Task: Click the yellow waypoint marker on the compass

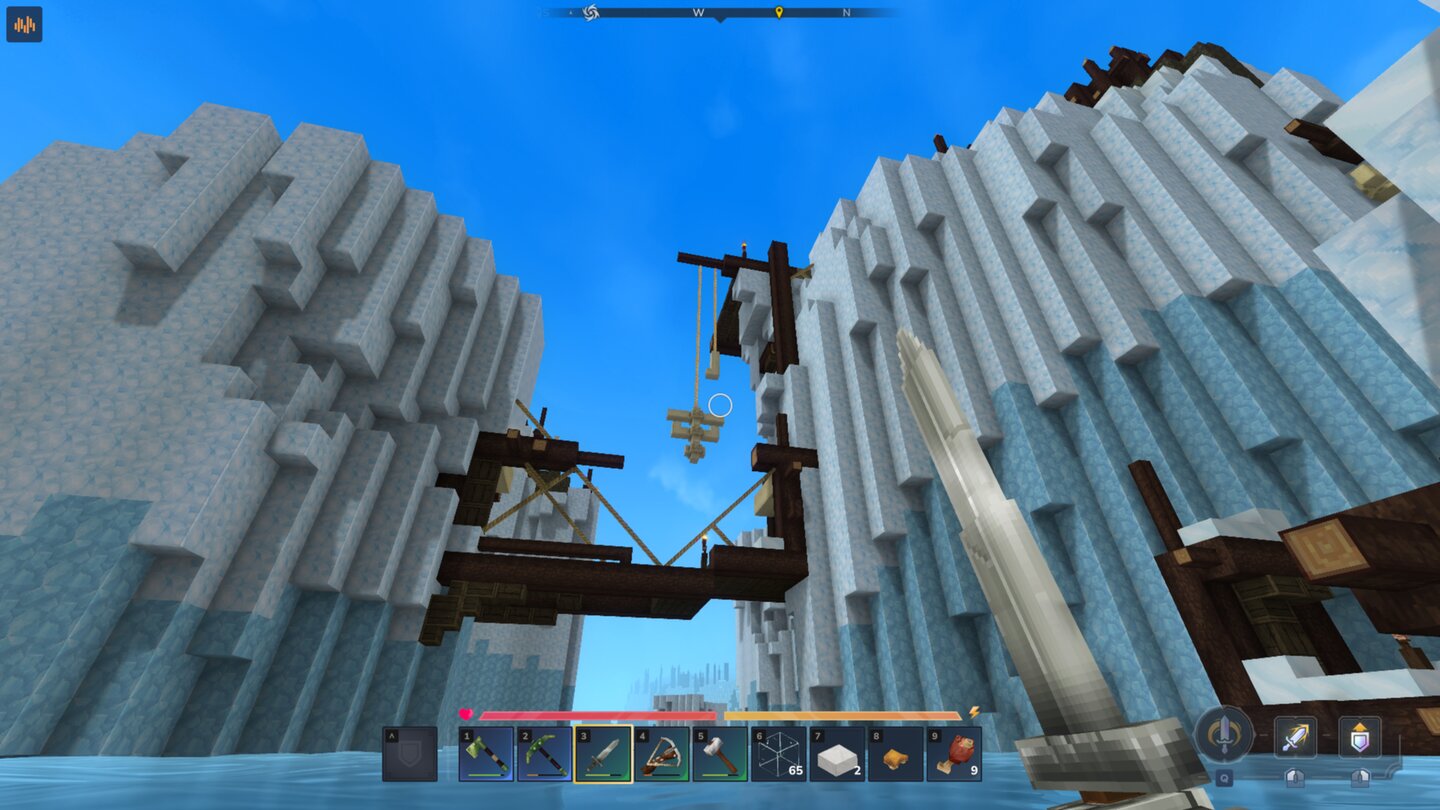Action: pos(779,13)
